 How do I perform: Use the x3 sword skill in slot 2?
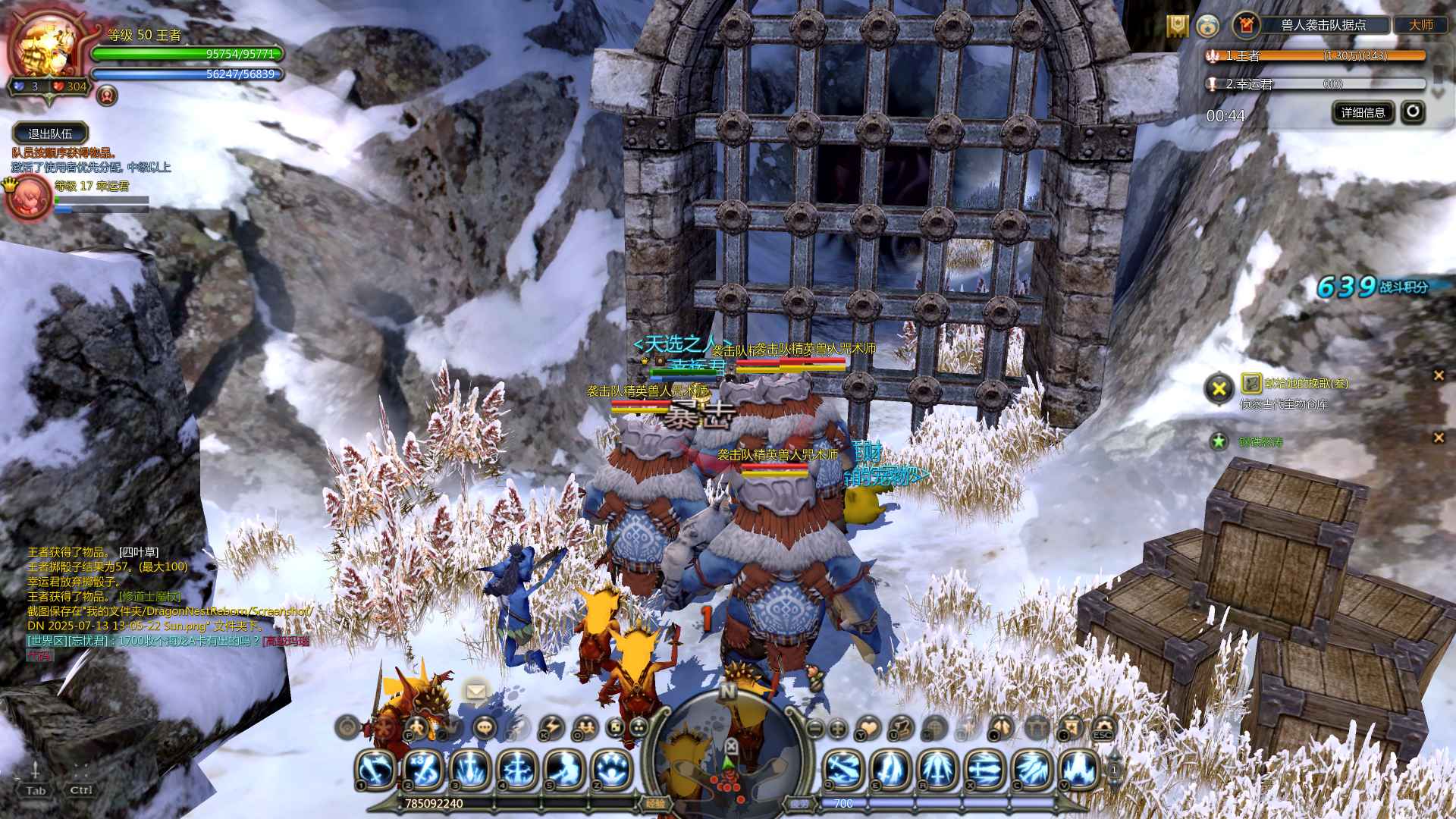point(423,769)
